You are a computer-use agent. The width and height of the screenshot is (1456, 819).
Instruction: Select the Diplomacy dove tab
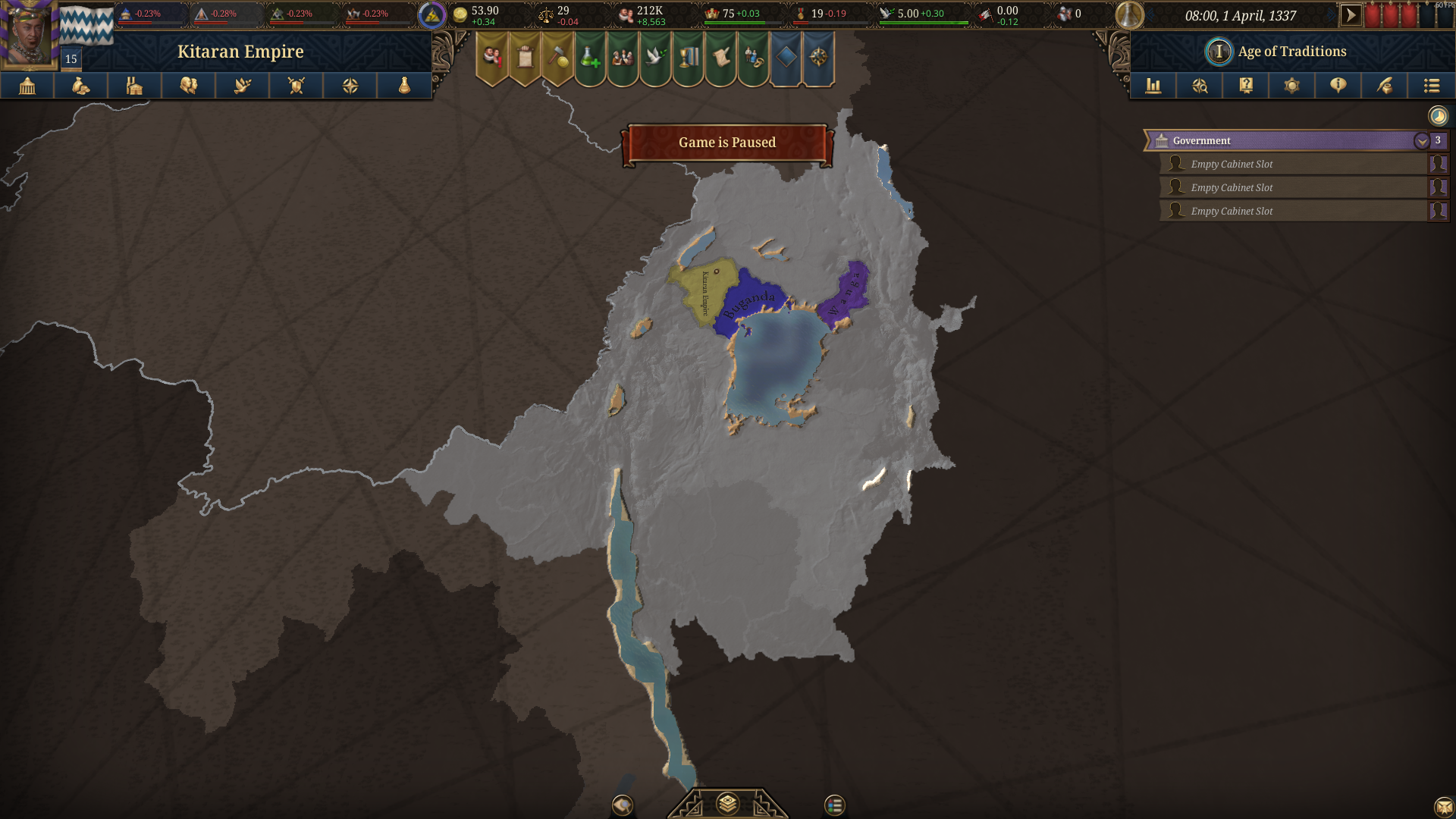point(243,86)
